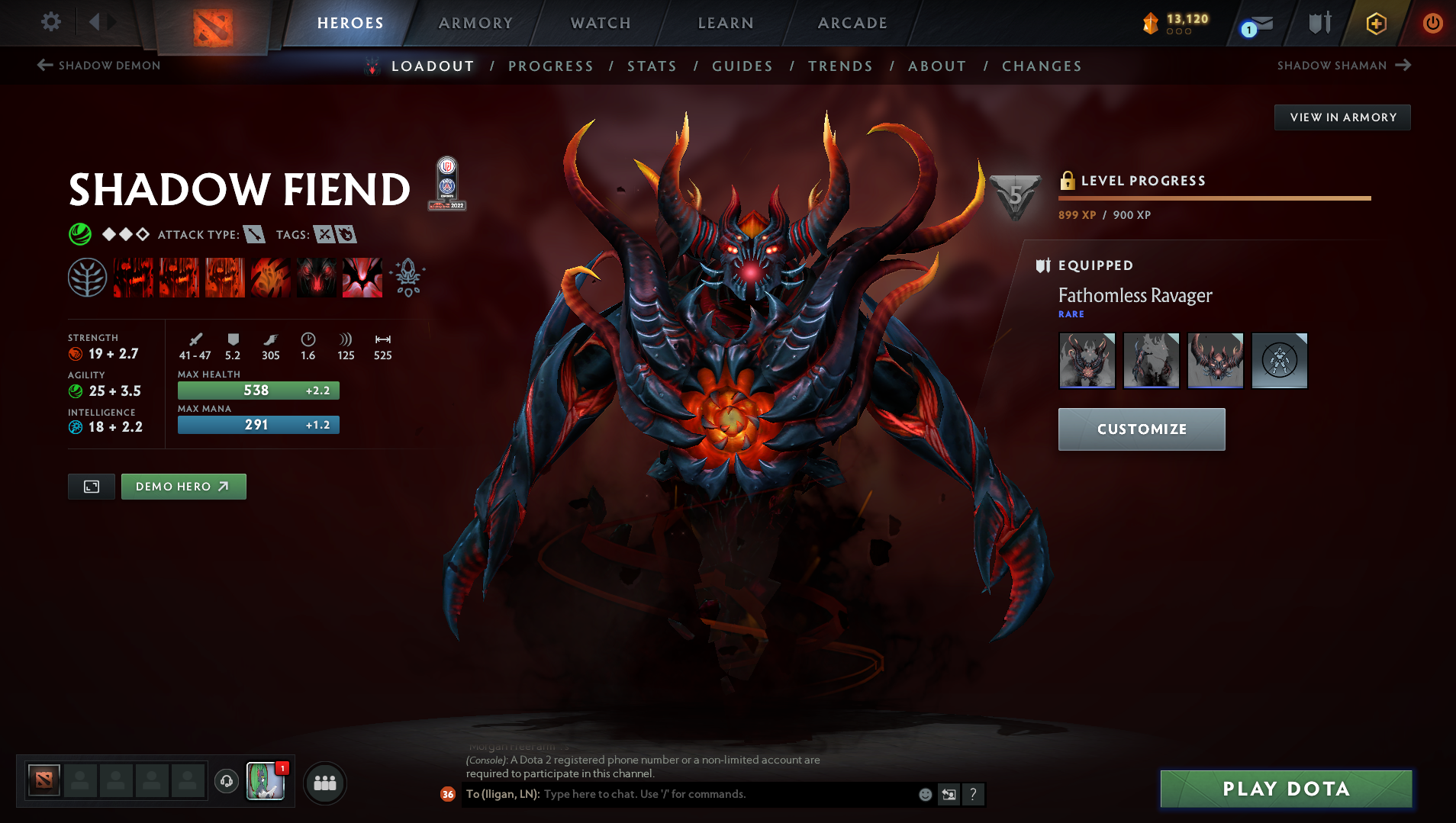The image size is (1456, 823).
Task: Launch DEMO HERO
Action: 183,486
